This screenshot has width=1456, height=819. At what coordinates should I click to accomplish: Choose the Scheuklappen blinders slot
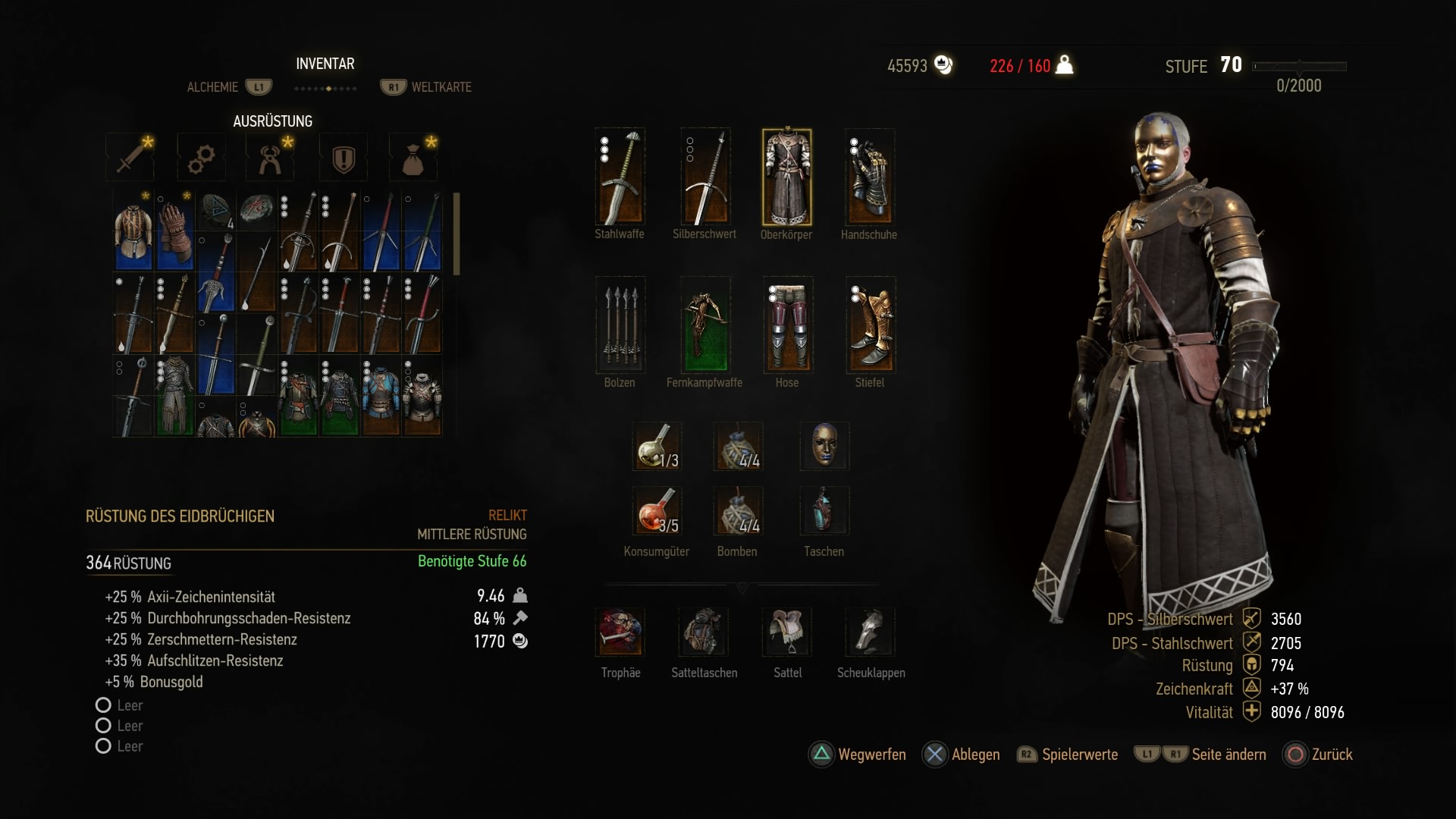click(x=871, y=632)
